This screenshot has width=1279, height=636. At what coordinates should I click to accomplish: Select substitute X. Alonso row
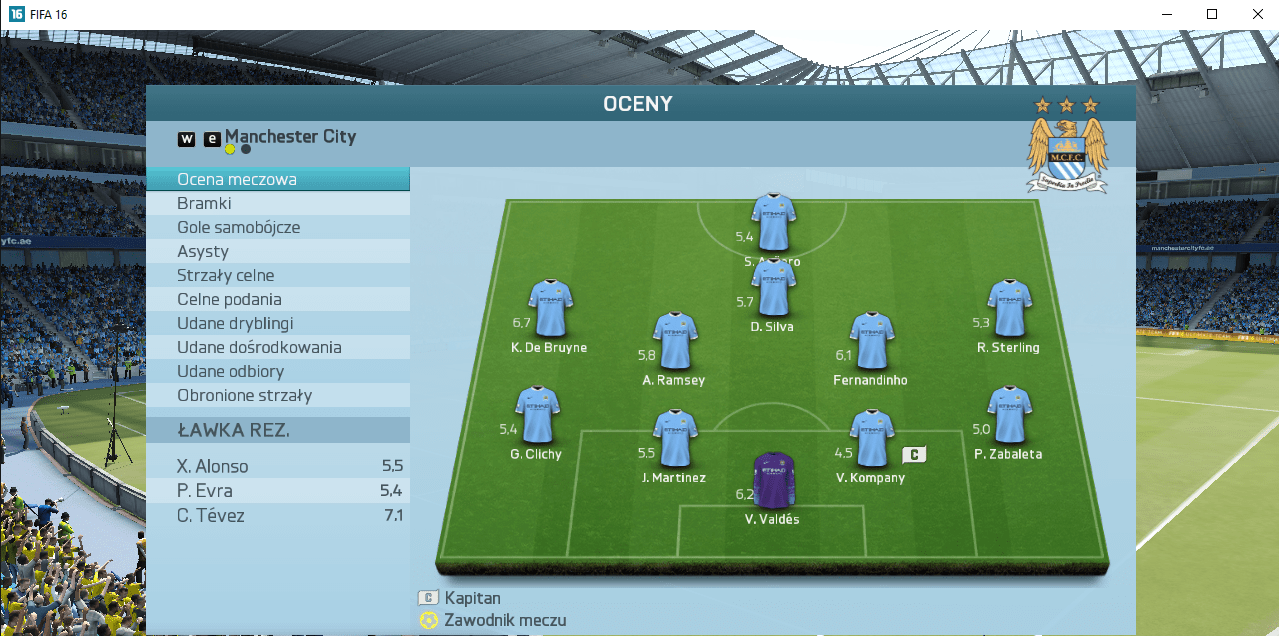pos(277,466)
